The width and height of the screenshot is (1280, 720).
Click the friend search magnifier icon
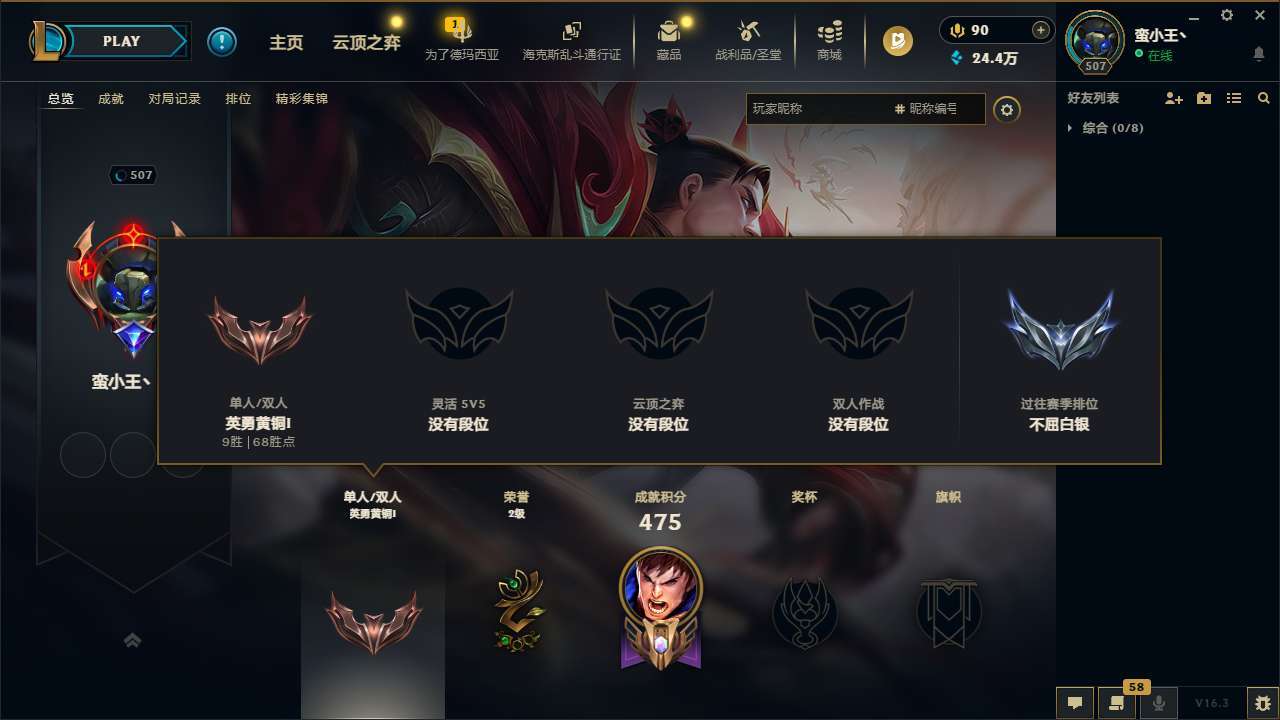pyautogui.click(x=1263, y=98)
